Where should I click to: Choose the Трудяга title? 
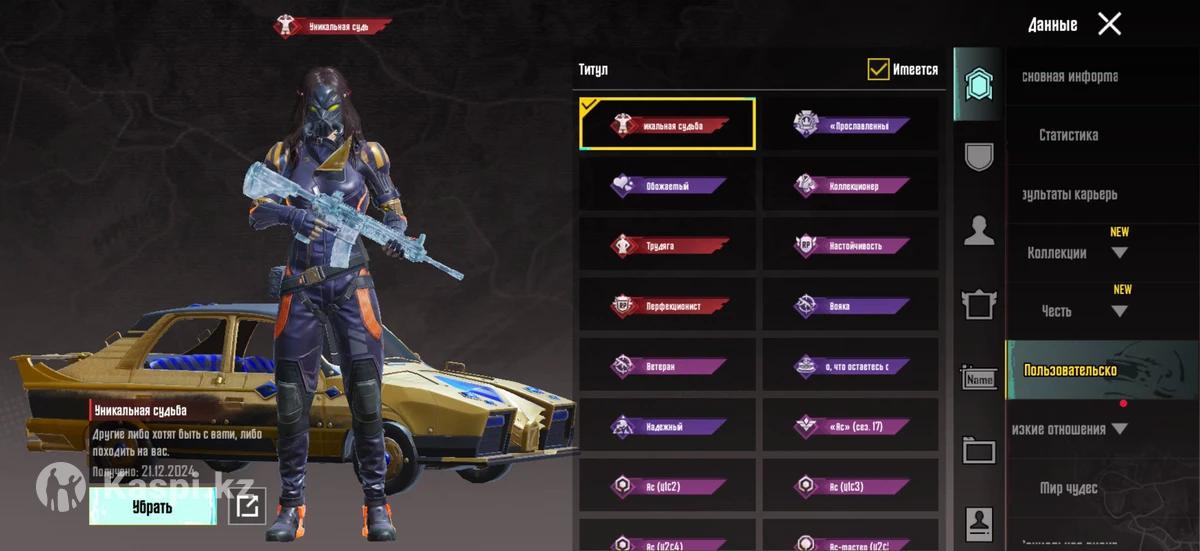pos(667,246)
